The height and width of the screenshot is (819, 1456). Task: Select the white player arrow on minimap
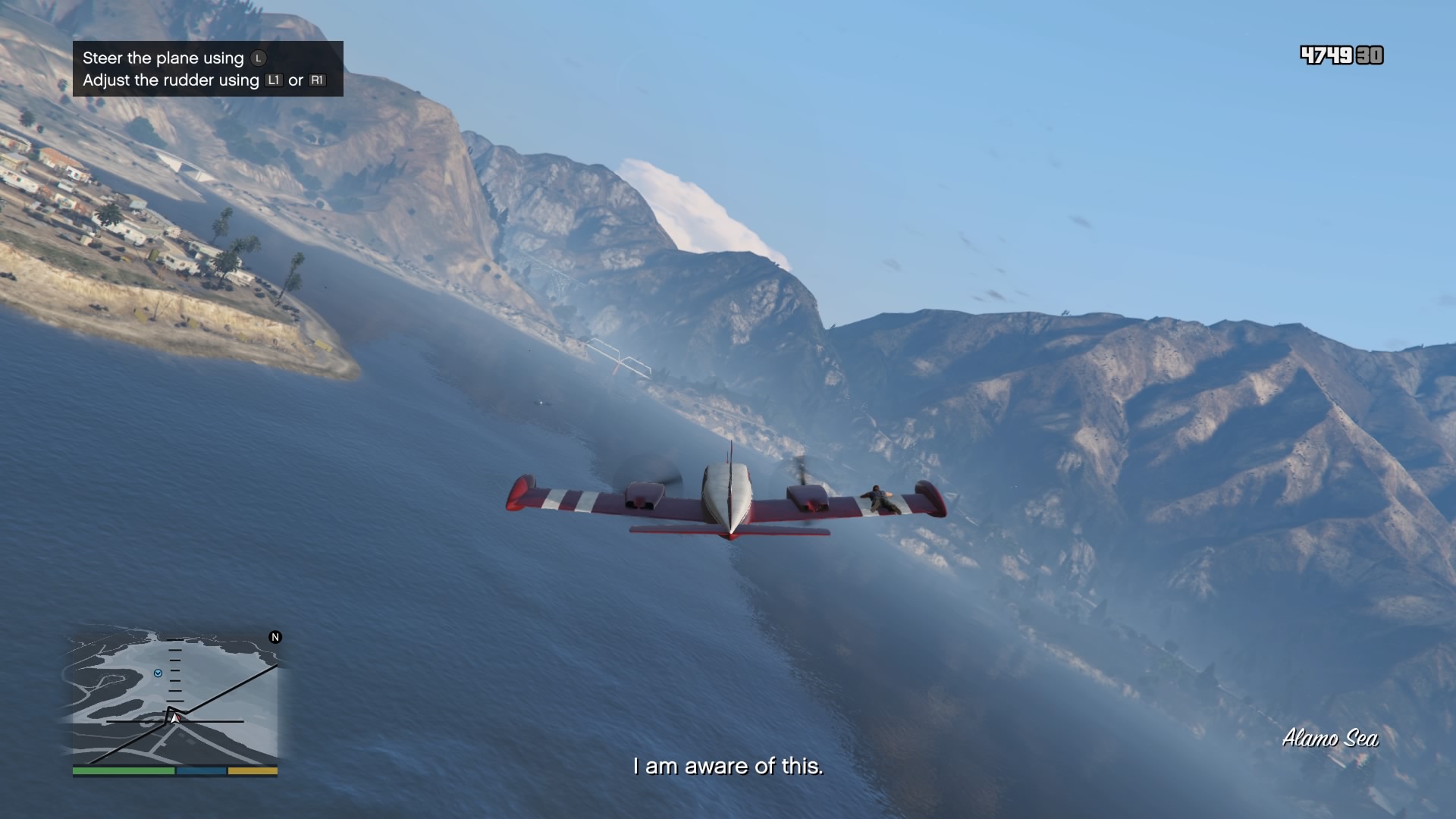pos(175,717)
